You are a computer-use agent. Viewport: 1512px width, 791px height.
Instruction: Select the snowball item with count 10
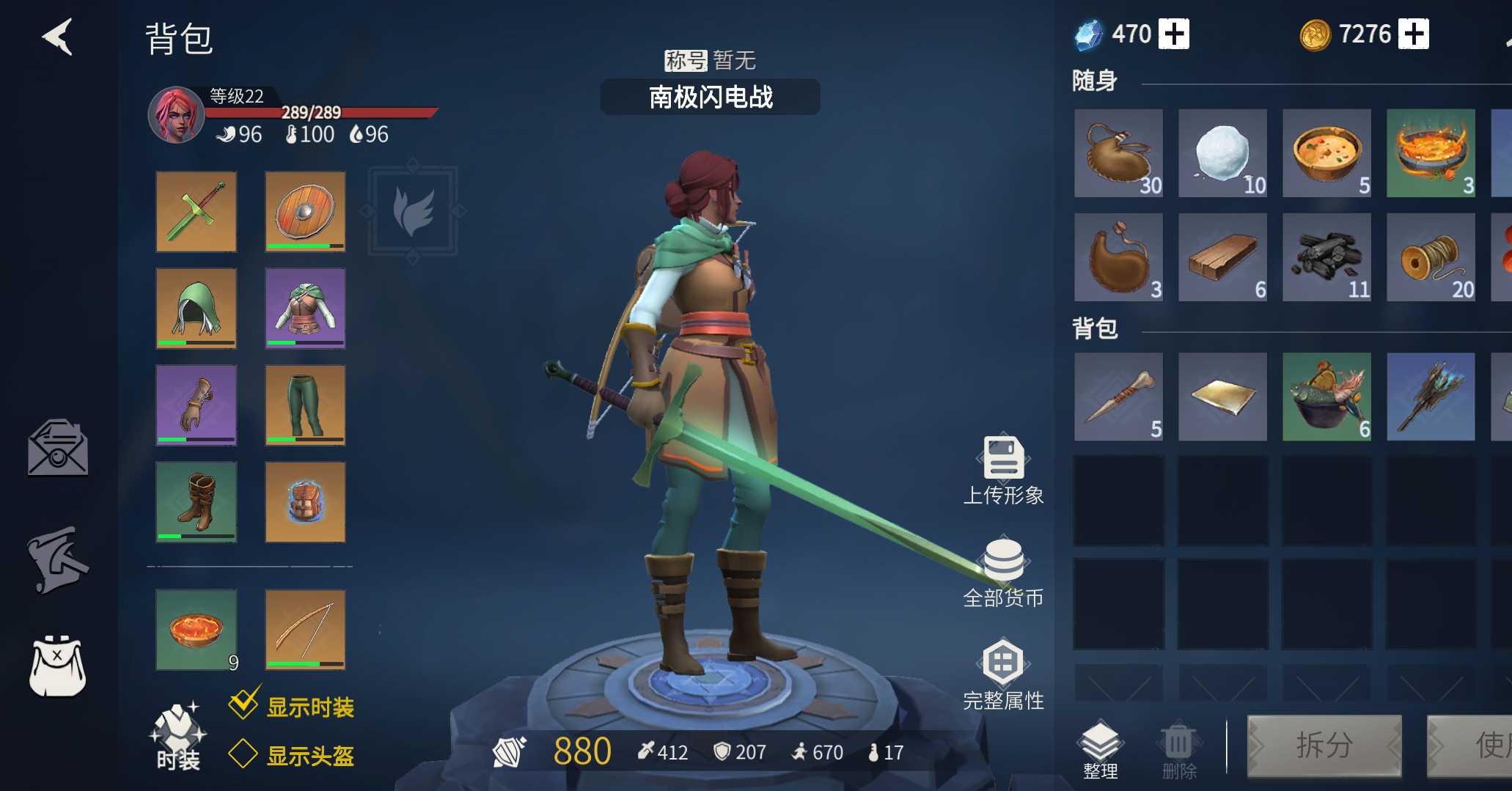[1223, 154]
